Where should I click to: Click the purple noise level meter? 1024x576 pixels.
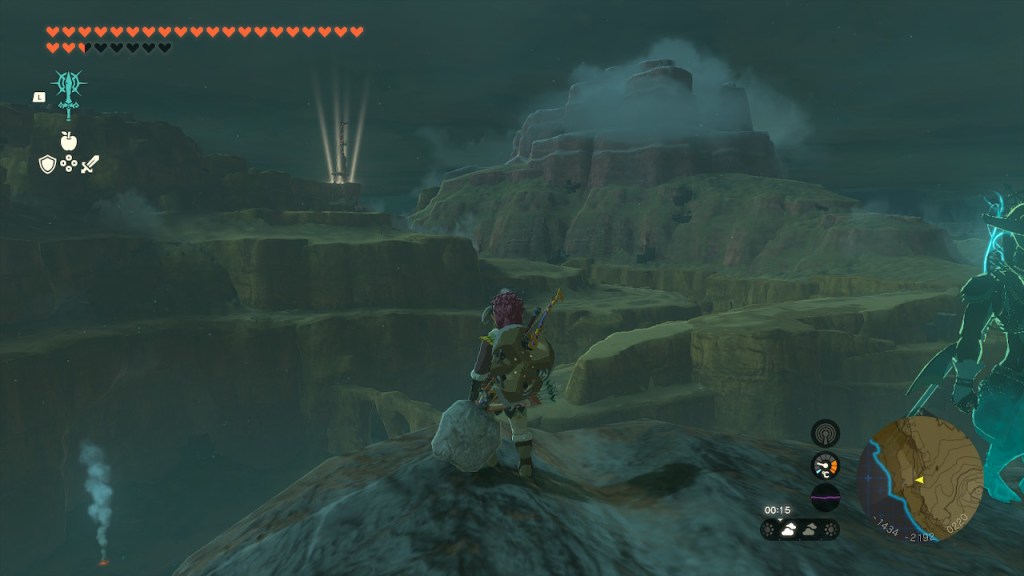[825, 497]
